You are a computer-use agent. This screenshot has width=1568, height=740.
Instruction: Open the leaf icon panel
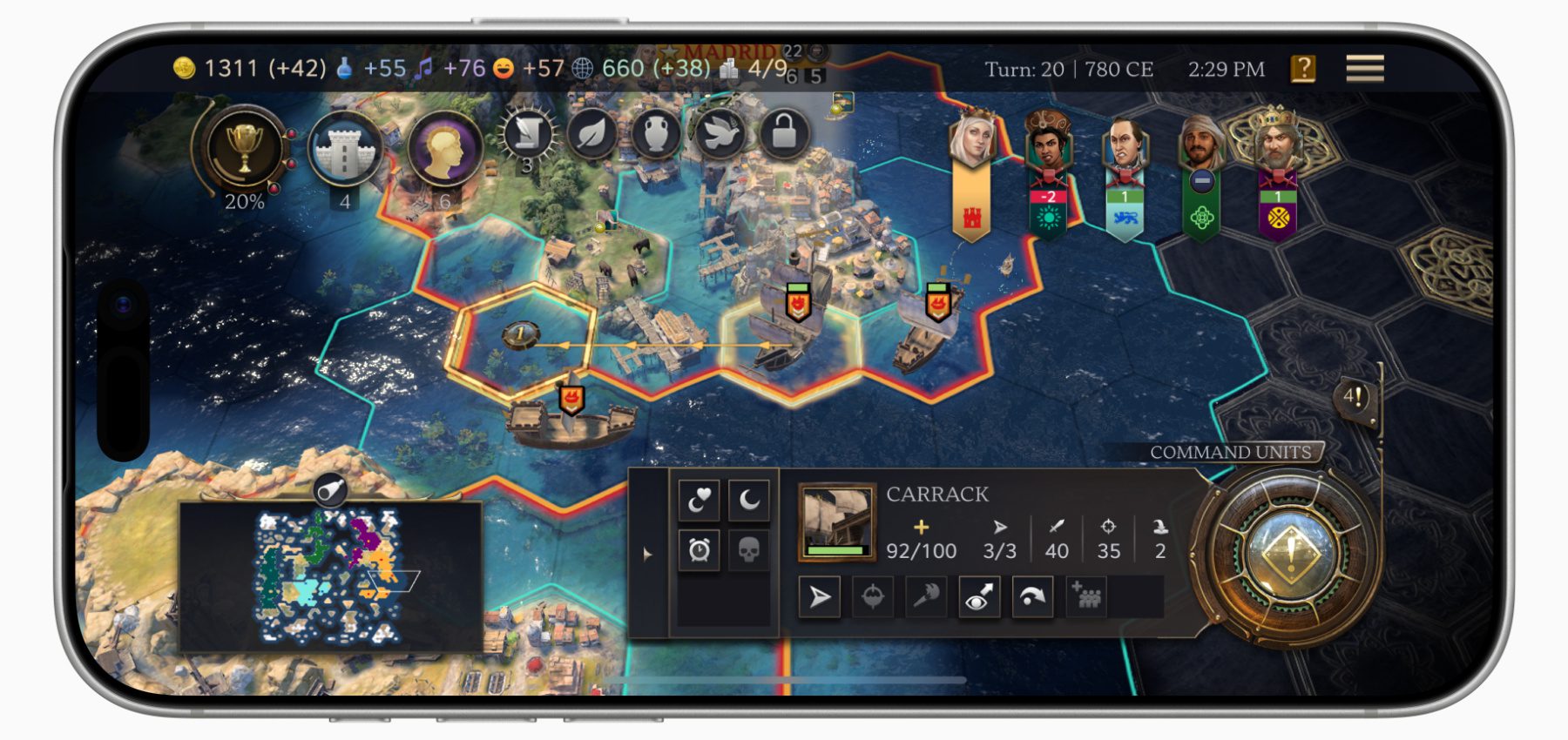[x=591, y=135]
